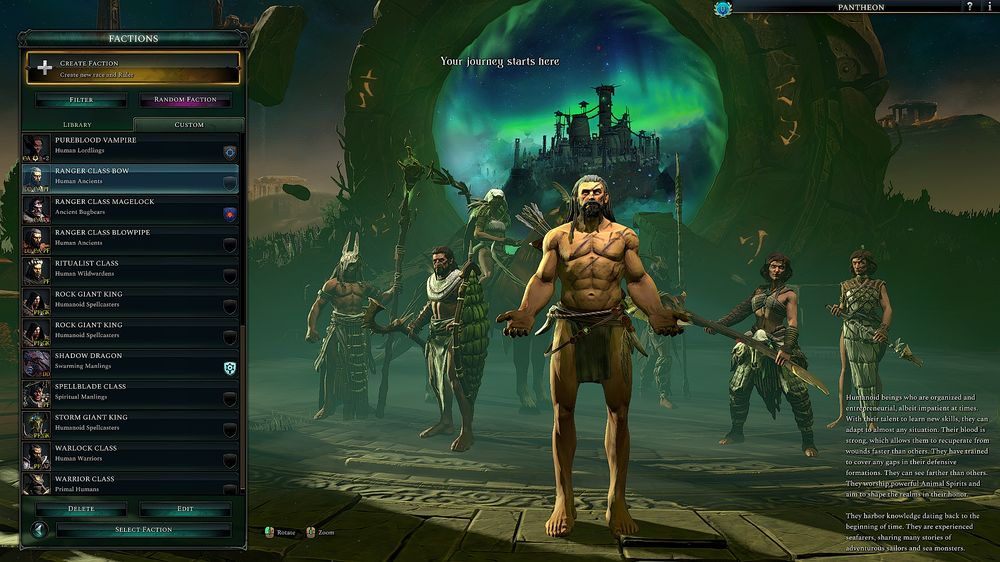Confirm with the Select Faction button
The image size is (1000, 562).
coord(143,530)
